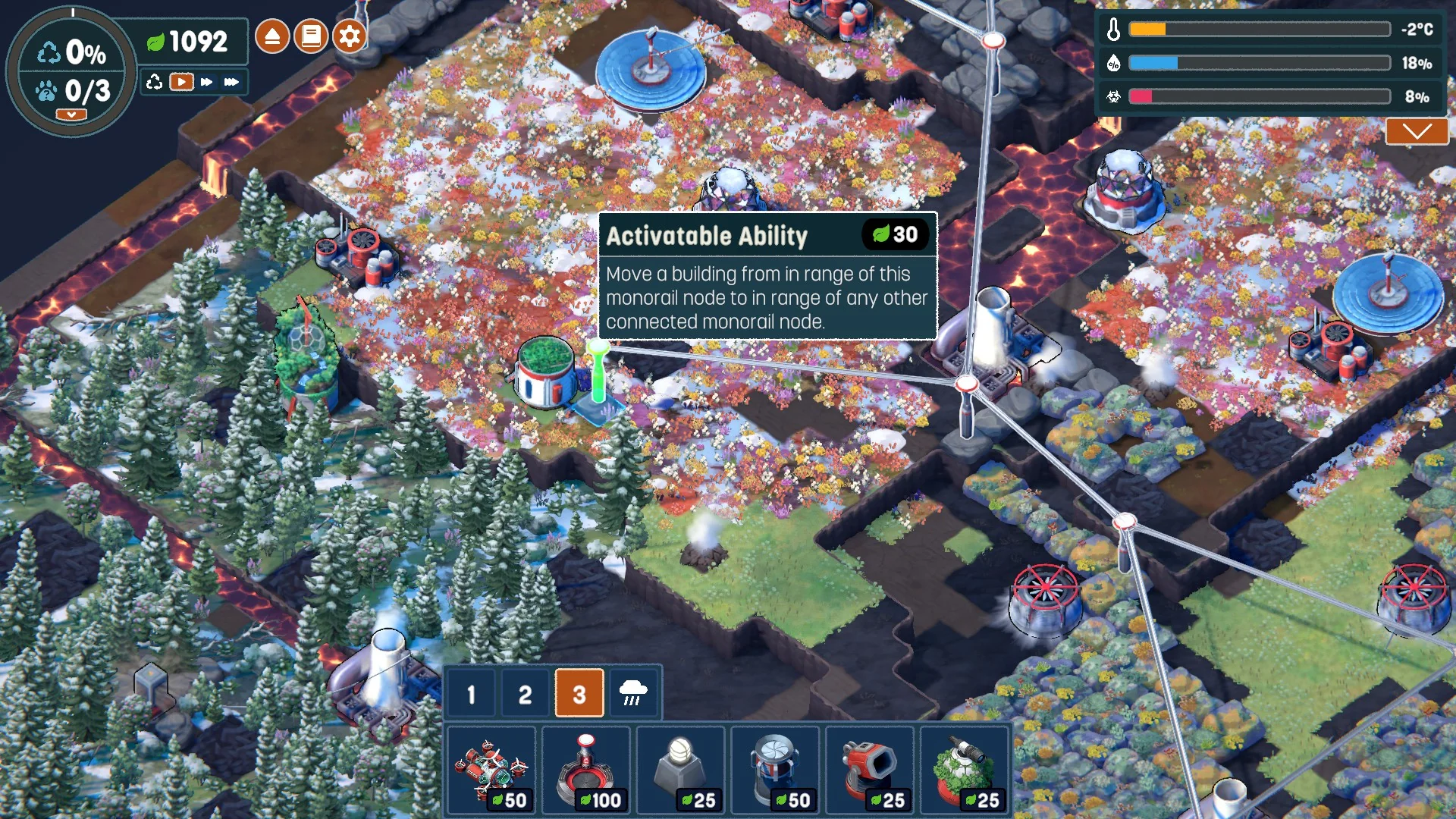Screen dimensions: 1456x819
Task: Expand the dropdown under the animal counter
Action: [x=71, y=115]
